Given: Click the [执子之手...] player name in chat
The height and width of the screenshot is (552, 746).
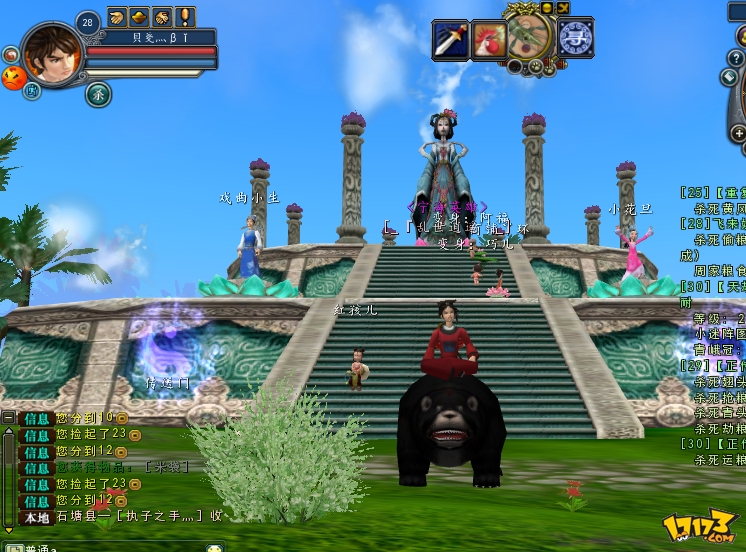Looking at the screenshot, I should pyautogui.click(x=160, y=516).
